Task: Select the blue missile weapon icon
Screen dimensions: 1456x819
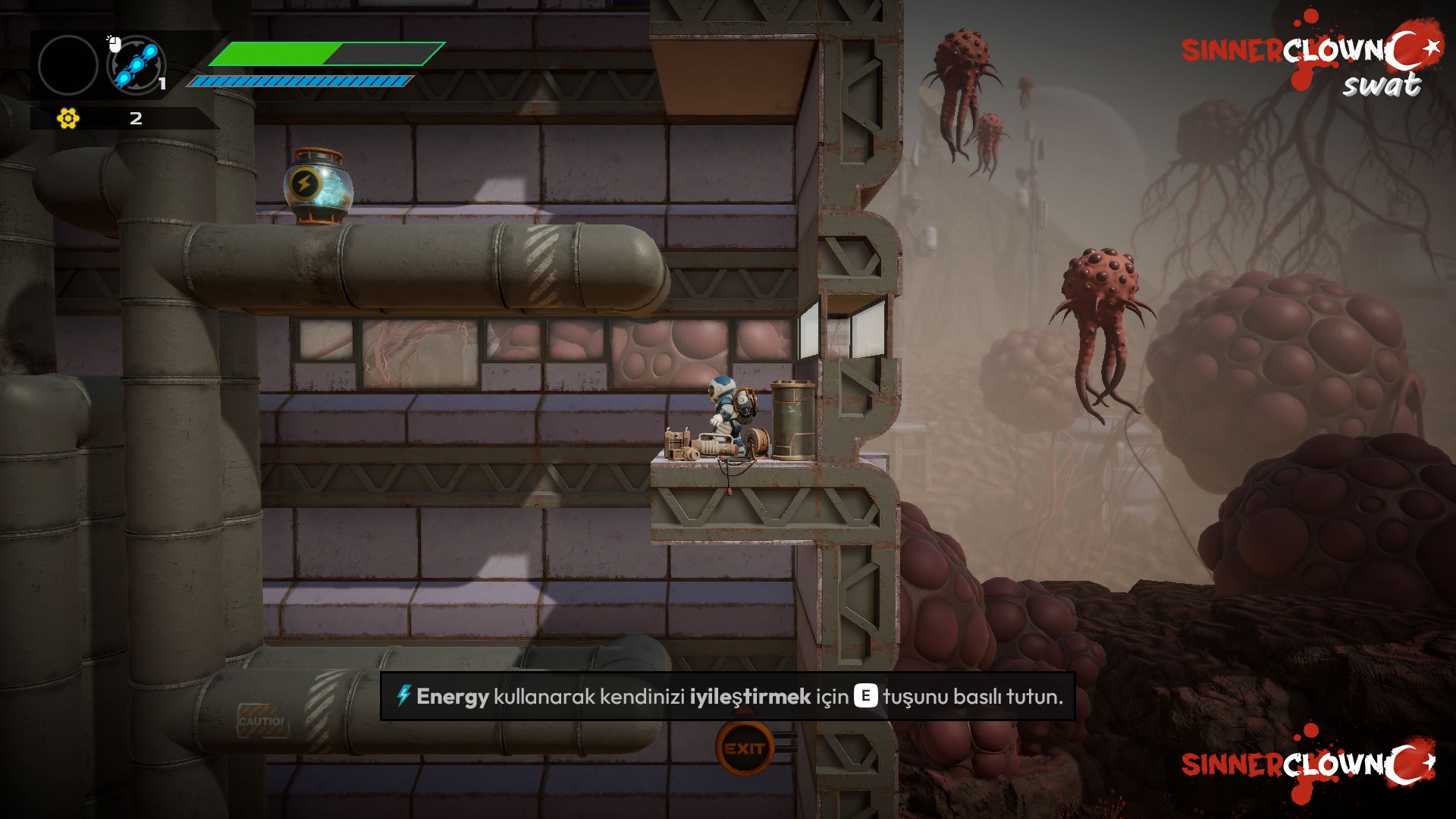Action: (137, 64)
